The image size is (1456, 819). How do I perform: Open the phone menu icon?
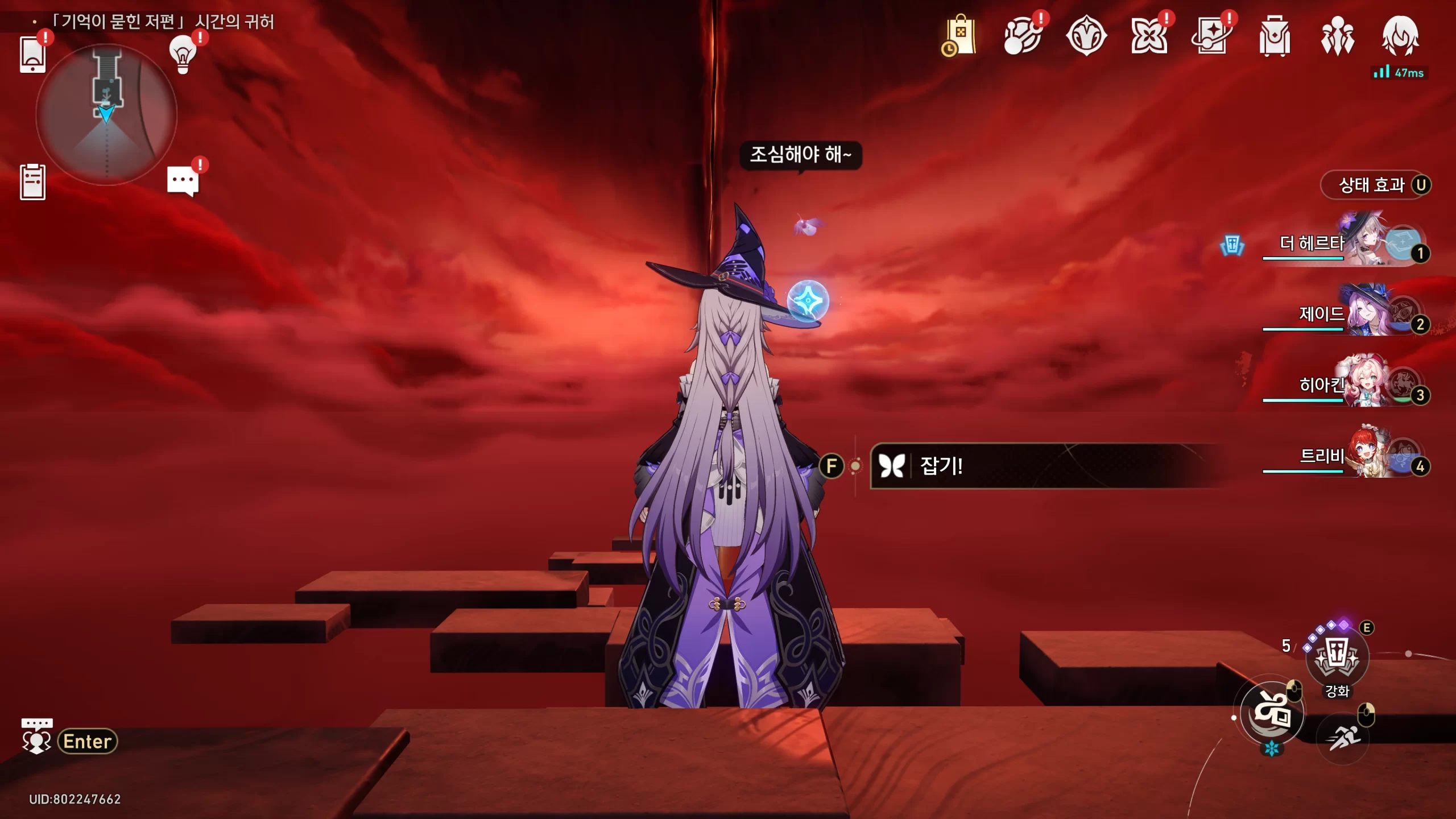(x=32, y=55)
